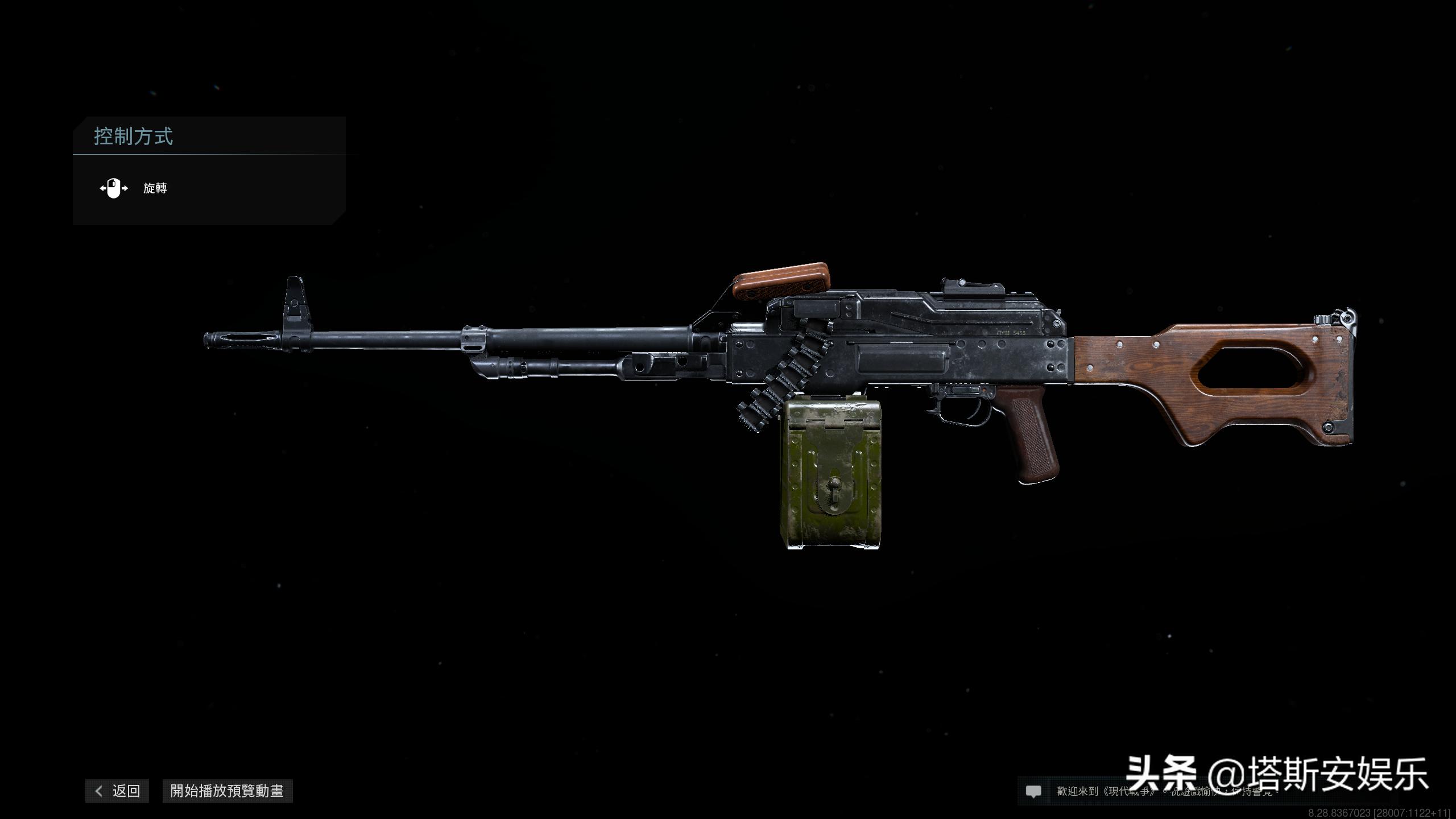The width and height of the screenshot is (1456, 819).
Task: Click the 返回 back button
Action: click(118, 791)
